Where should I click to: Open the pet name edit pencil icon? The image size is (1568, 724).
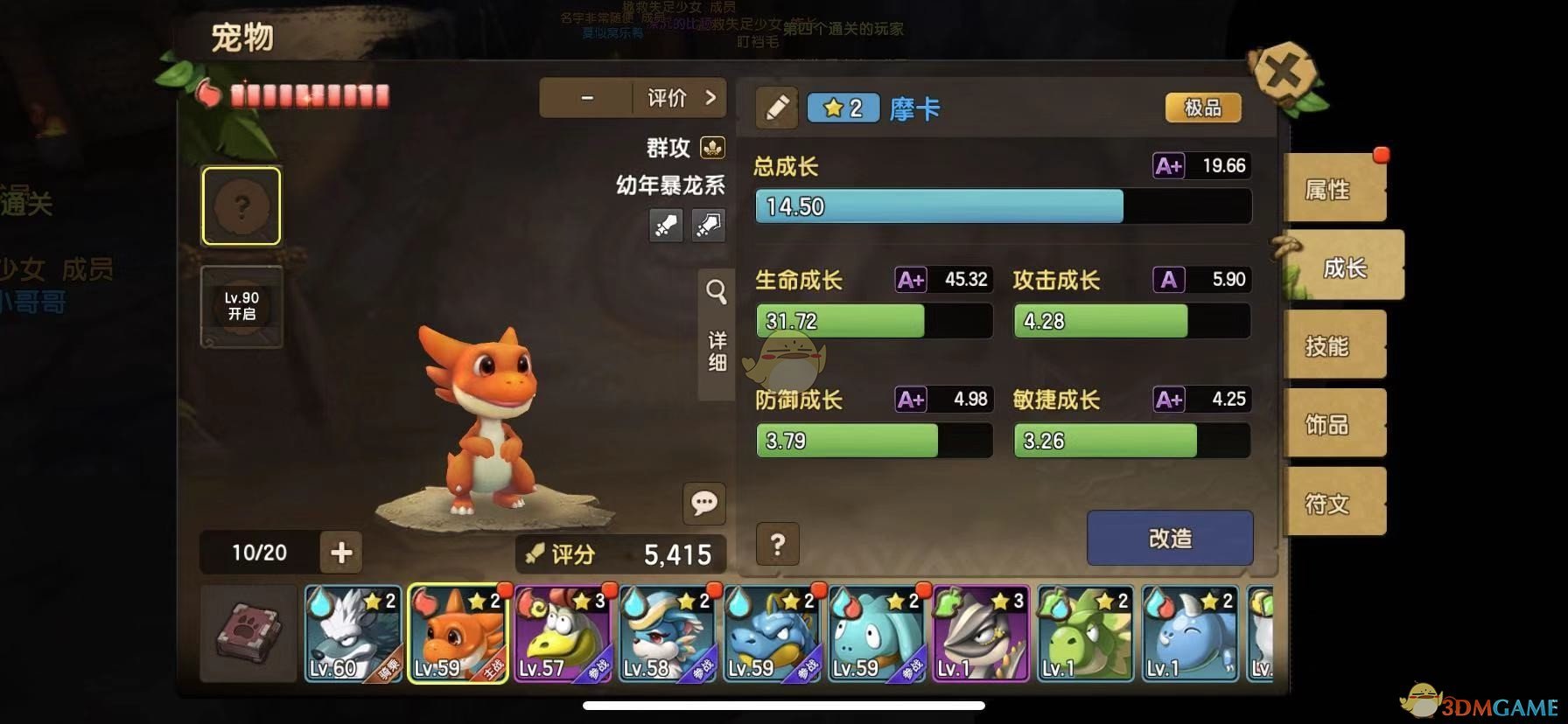pyautogui.click(x=775, y=108)
